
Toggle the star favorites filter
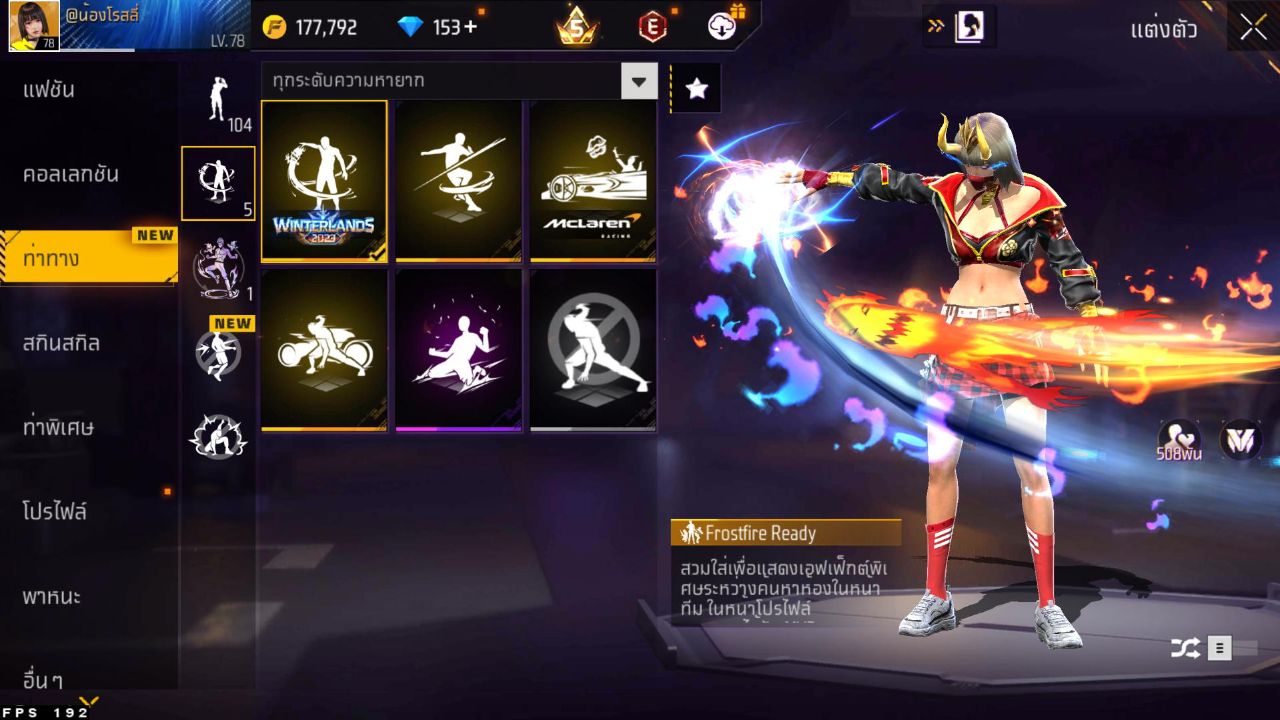click(x=696, y=89)
